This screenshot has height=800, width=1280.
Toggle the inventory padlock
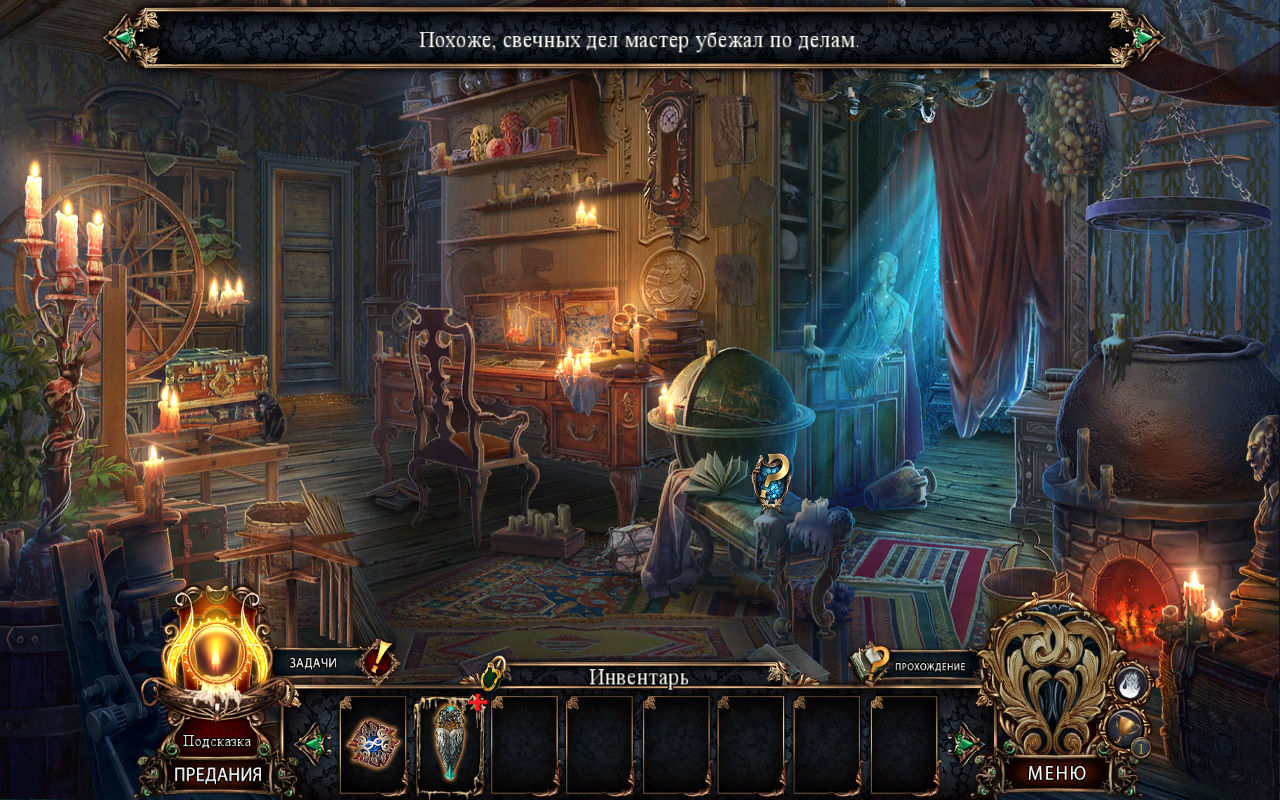click(494, 671)
